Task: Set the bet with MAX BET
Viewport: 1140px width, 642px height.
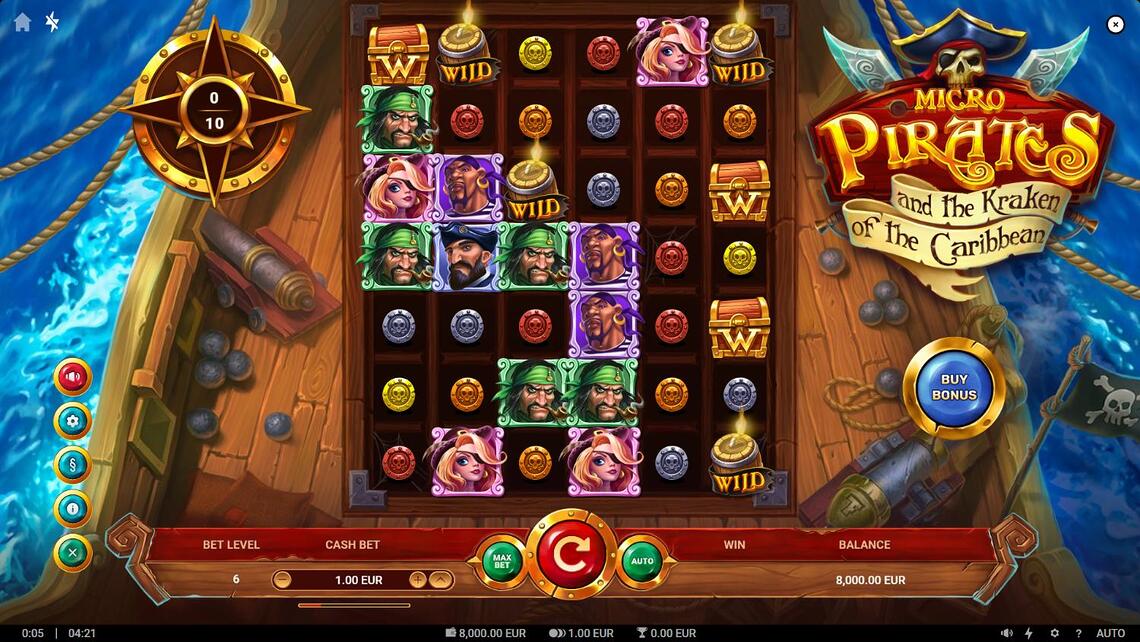Action: click(x=503, y=559)
